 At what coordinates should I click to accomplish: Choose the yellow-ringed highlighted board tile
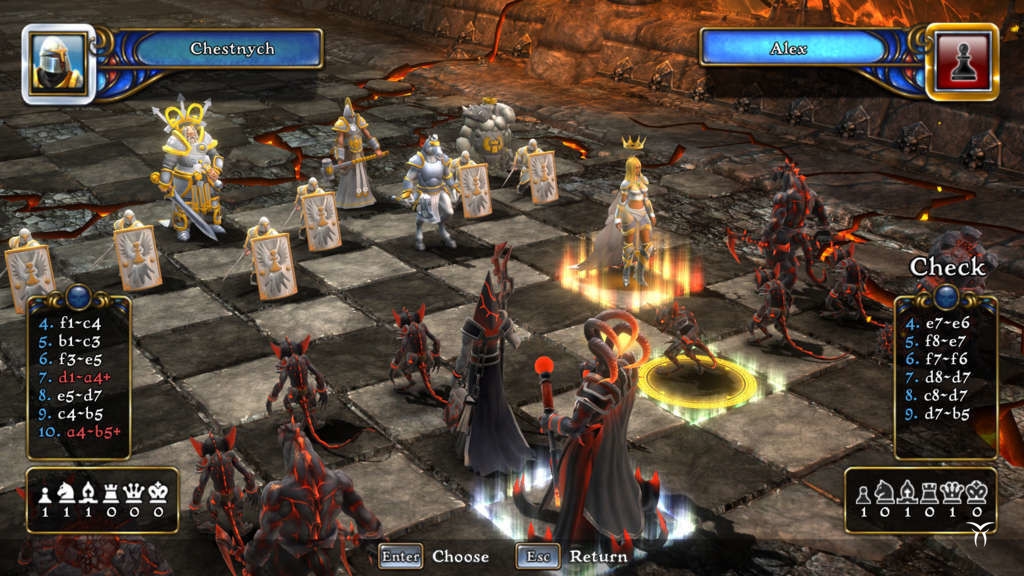click(699, 382)
